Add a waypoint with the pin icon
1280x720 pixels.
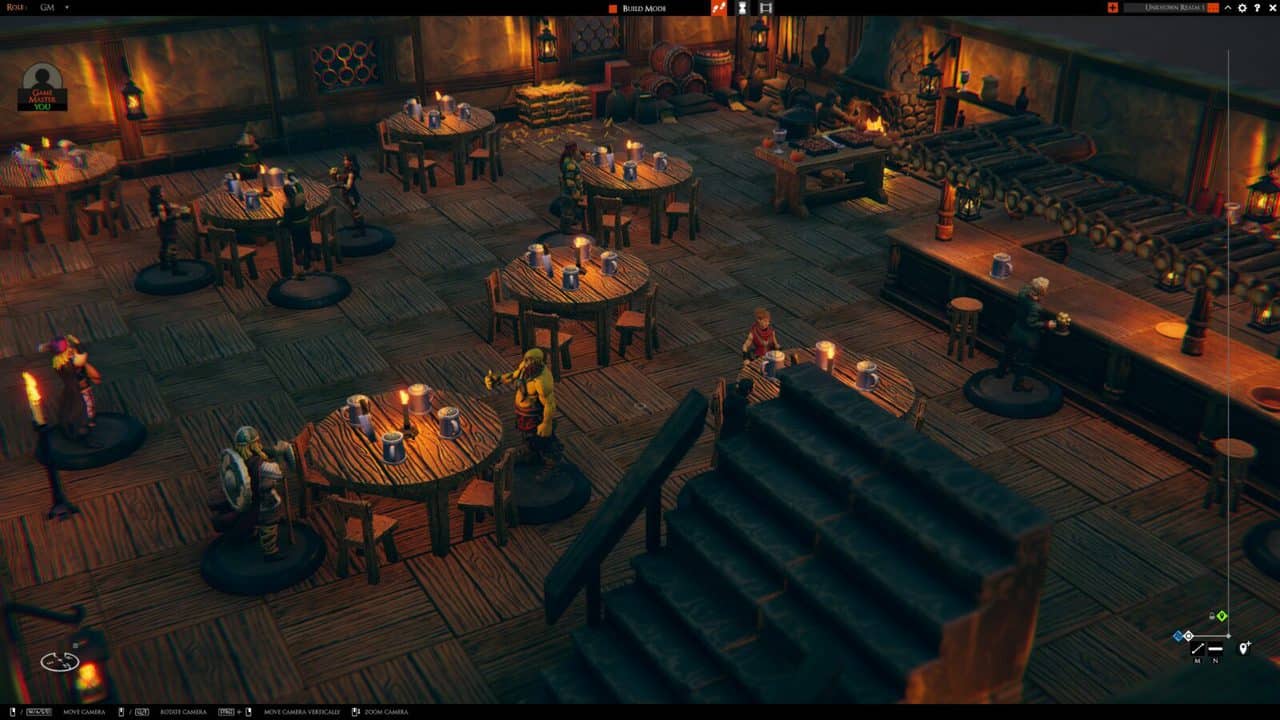[x=1244, y=648]
